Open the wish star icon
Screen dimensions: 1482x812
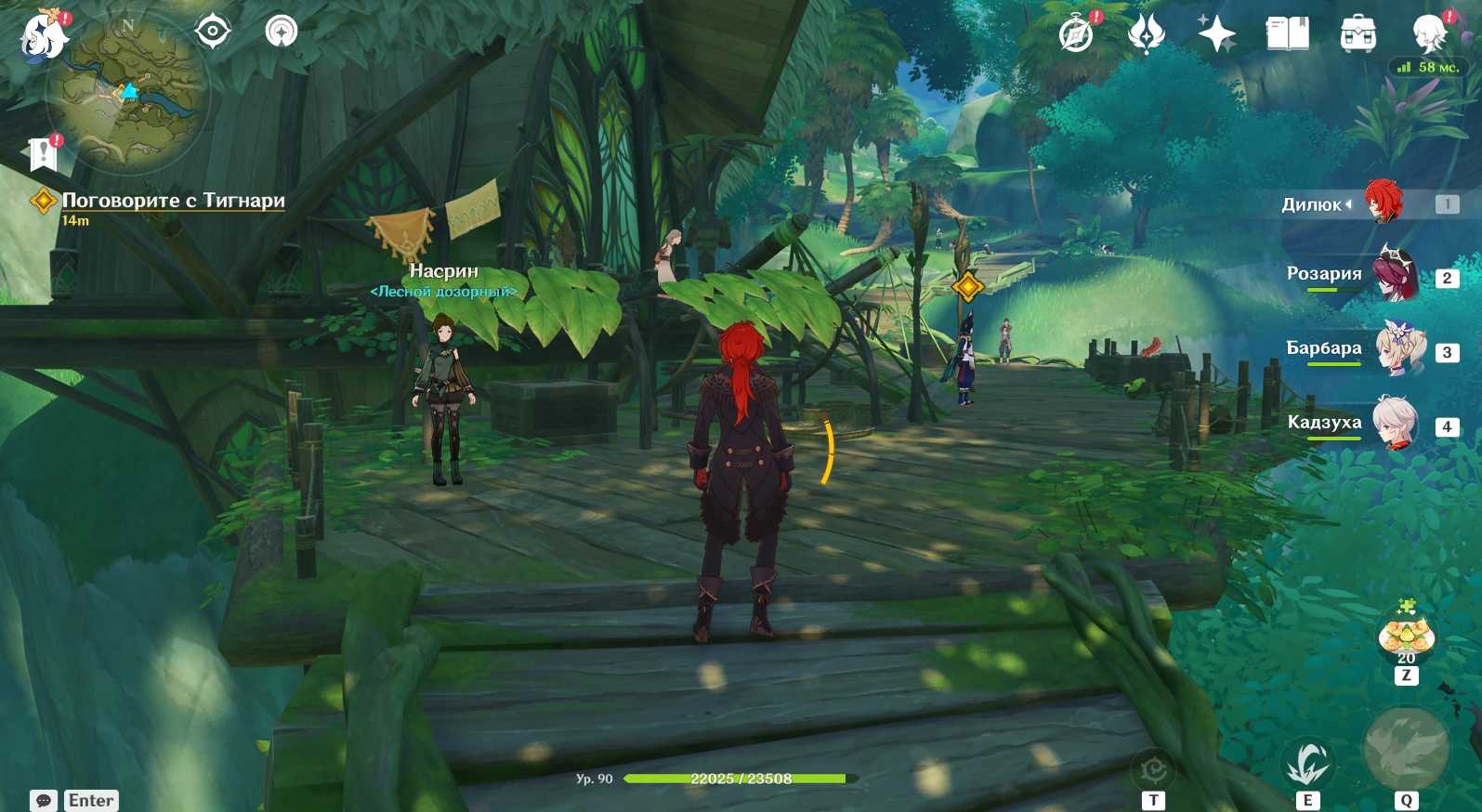pyautogui.click(x=1216, y=35)
